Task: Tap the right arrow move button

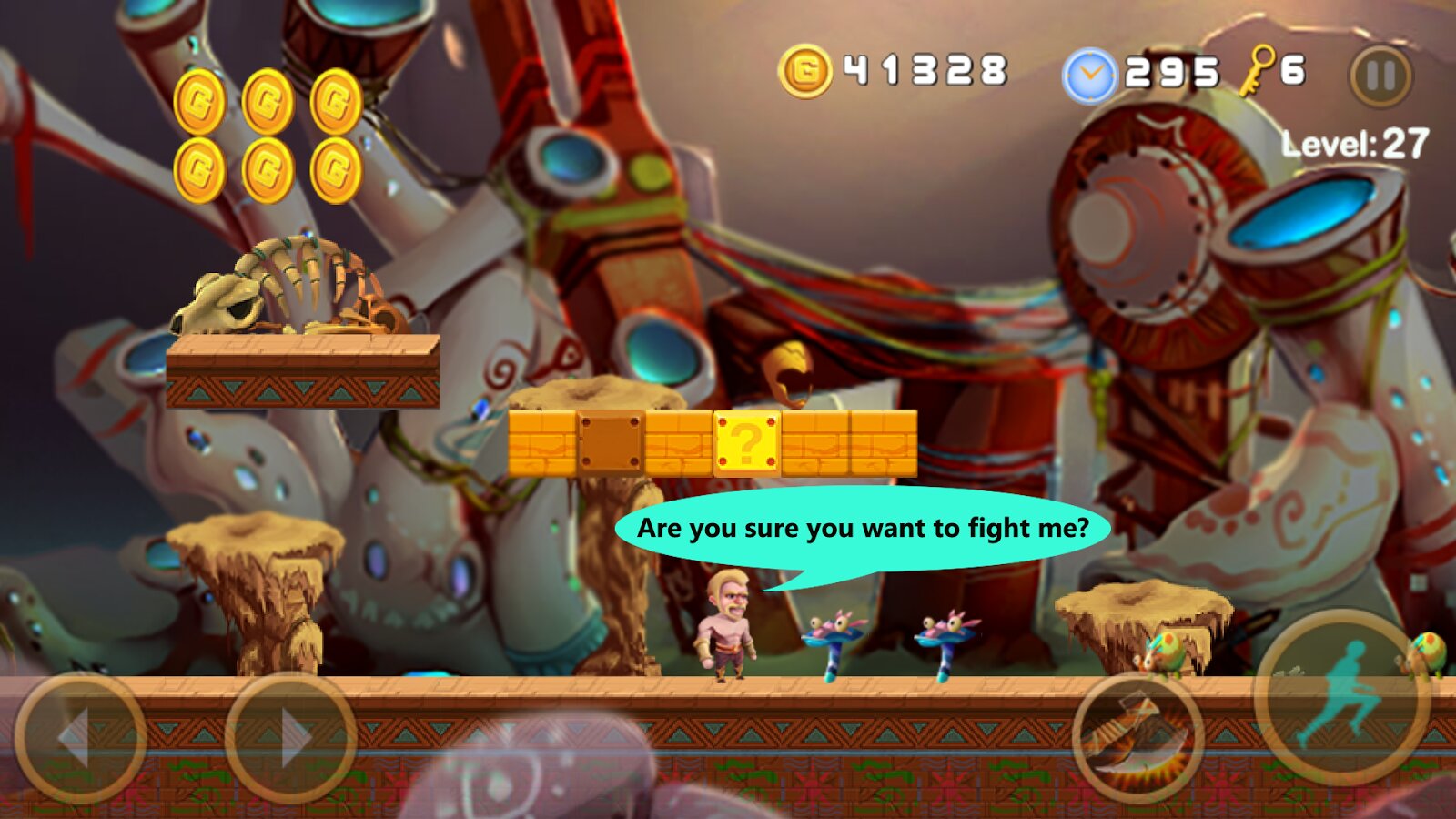Action: point(290,738)
